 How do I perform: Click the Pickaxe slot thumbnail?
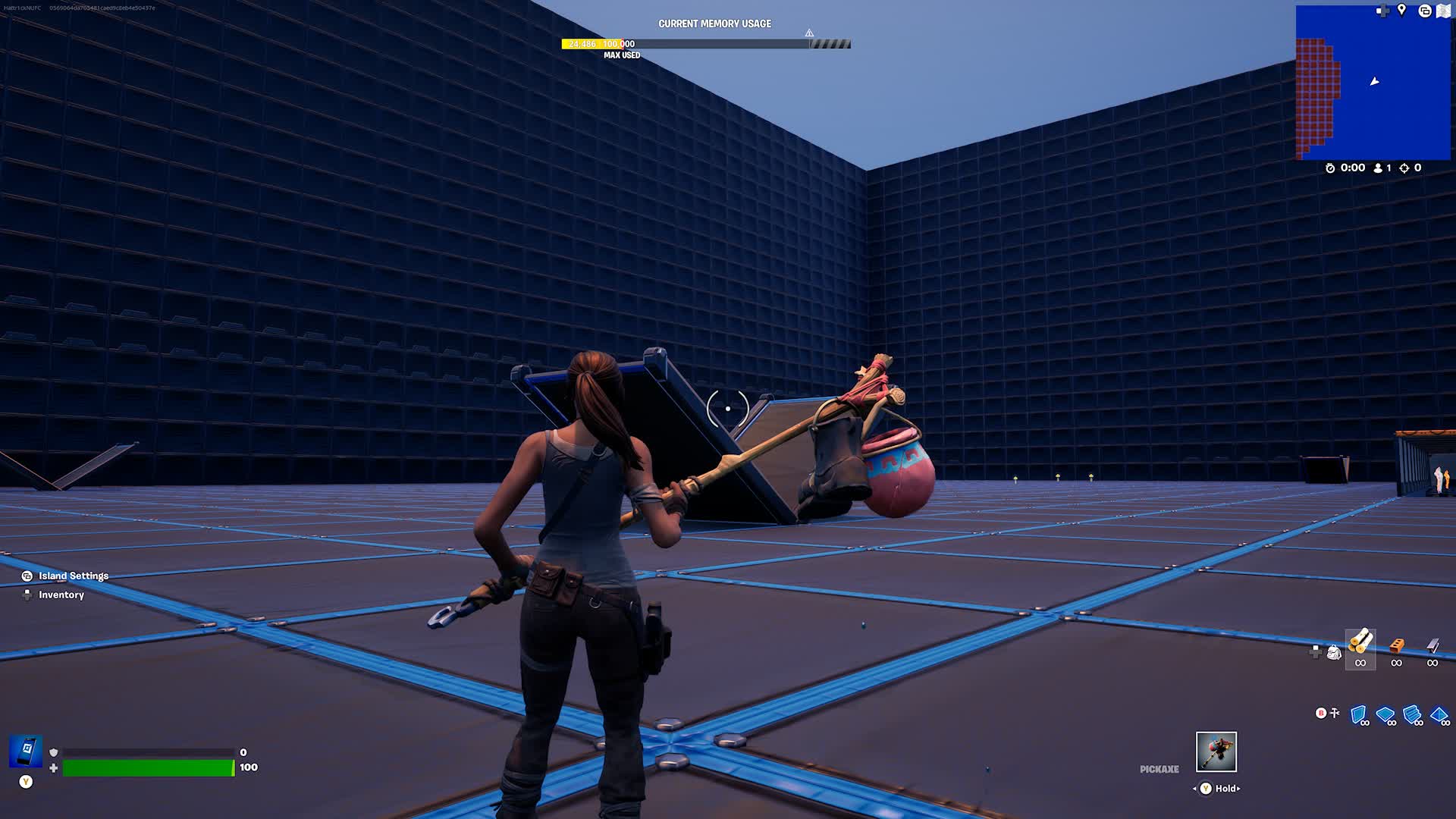pyautogui.click(x=1216, y=752)
